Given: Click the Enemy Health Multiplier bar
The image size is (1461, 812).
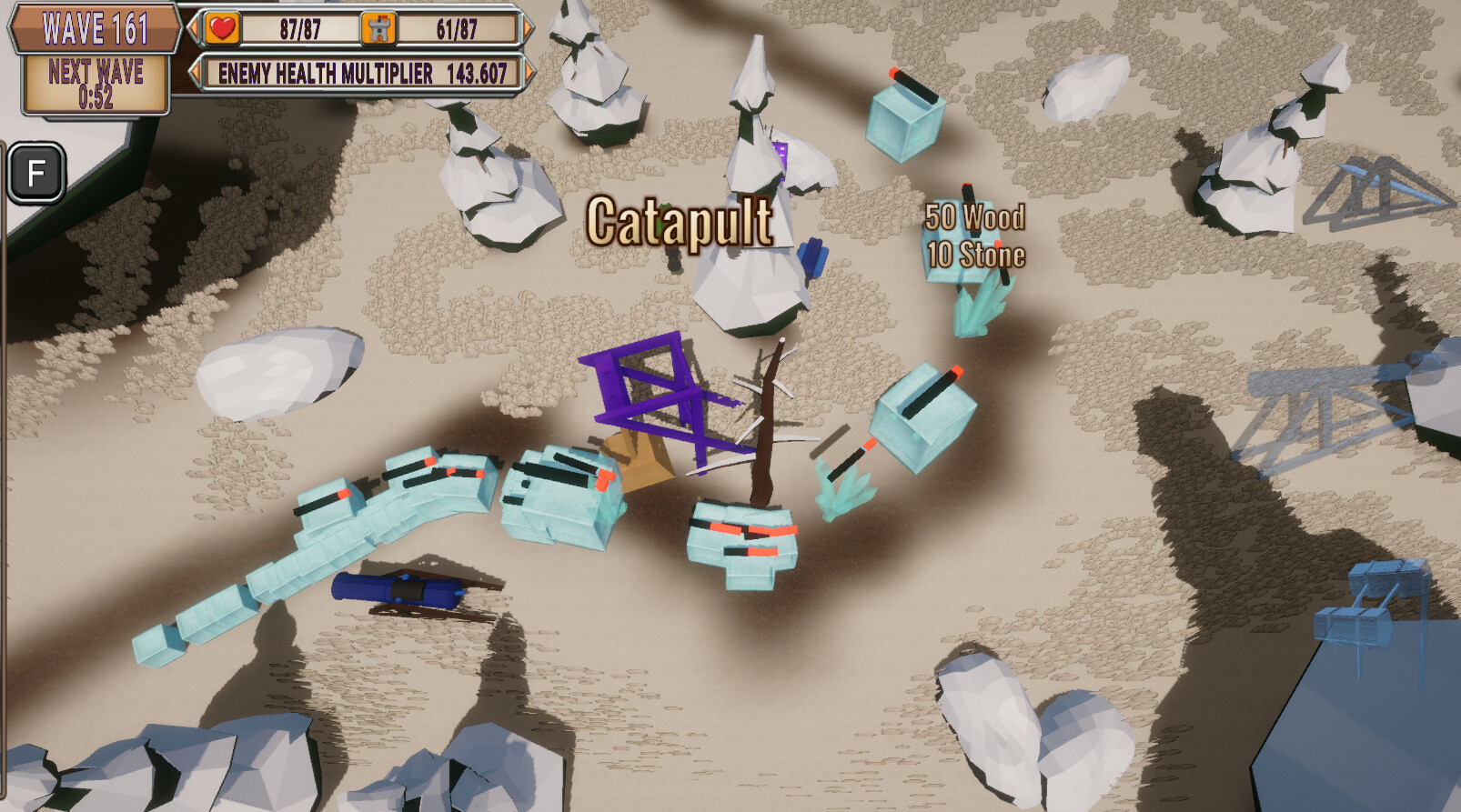Looking at the screenshot, I should [362, 74].
